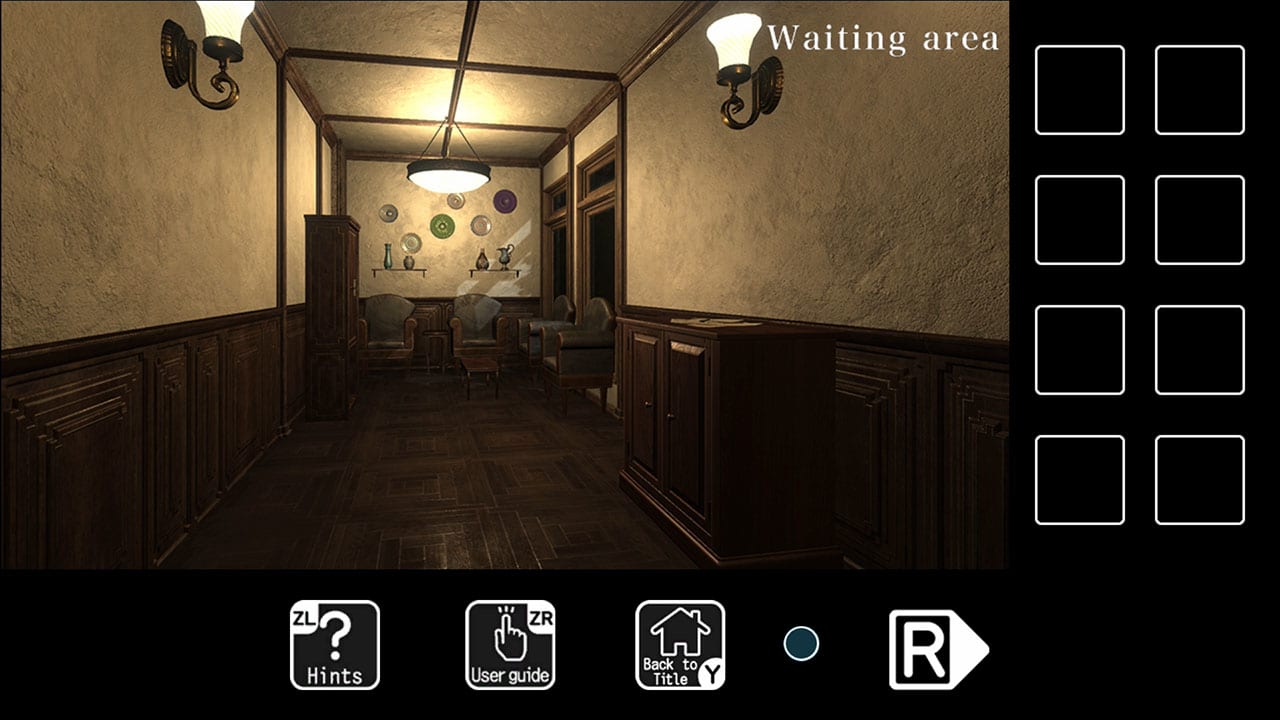Open the User guide hand icon
The image size is (1280, 720).
(x=508, y=645)
